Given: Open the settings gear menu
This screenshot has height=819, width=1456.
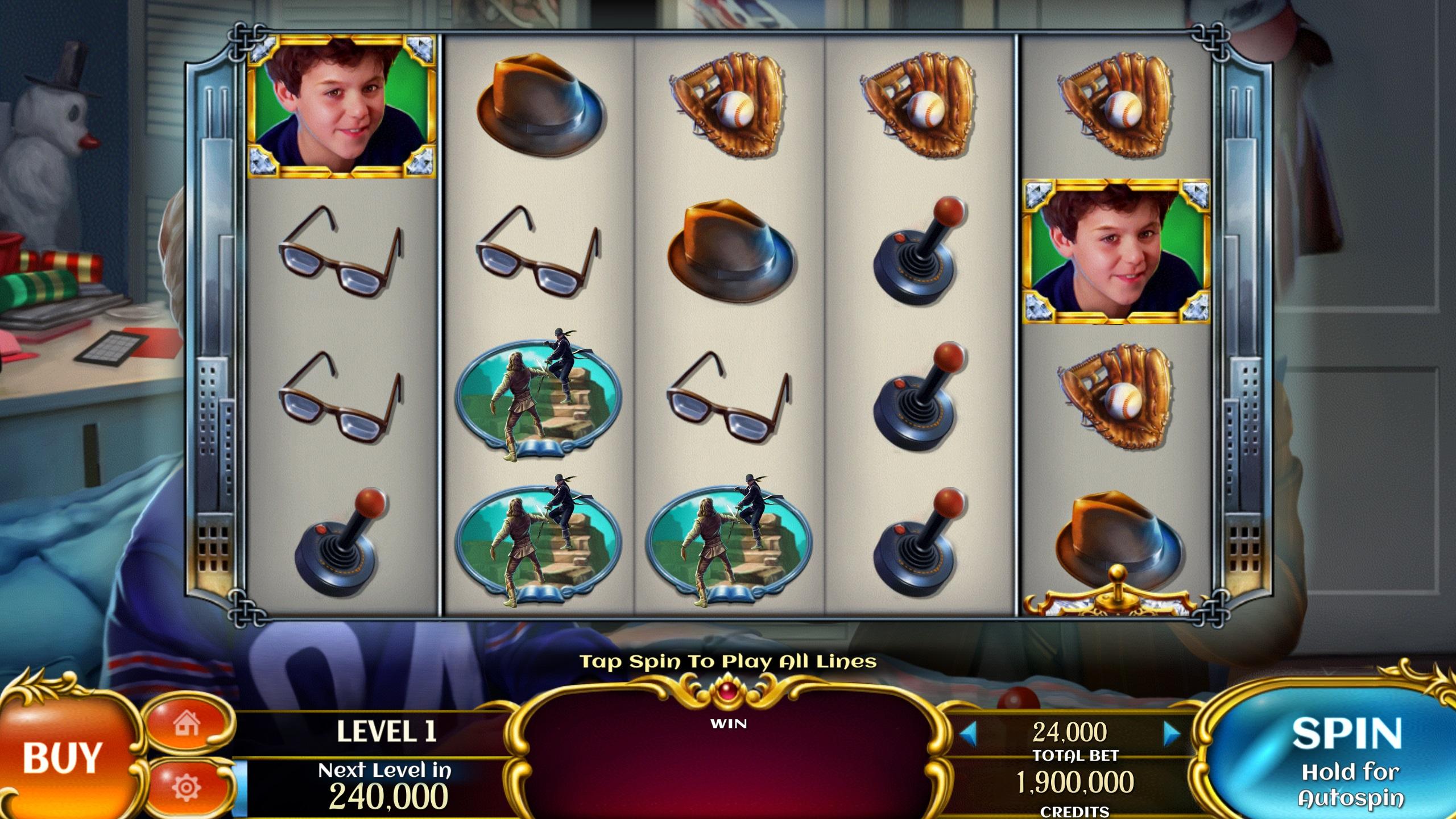Looking at the screenshot, I should tap(186, 787).
